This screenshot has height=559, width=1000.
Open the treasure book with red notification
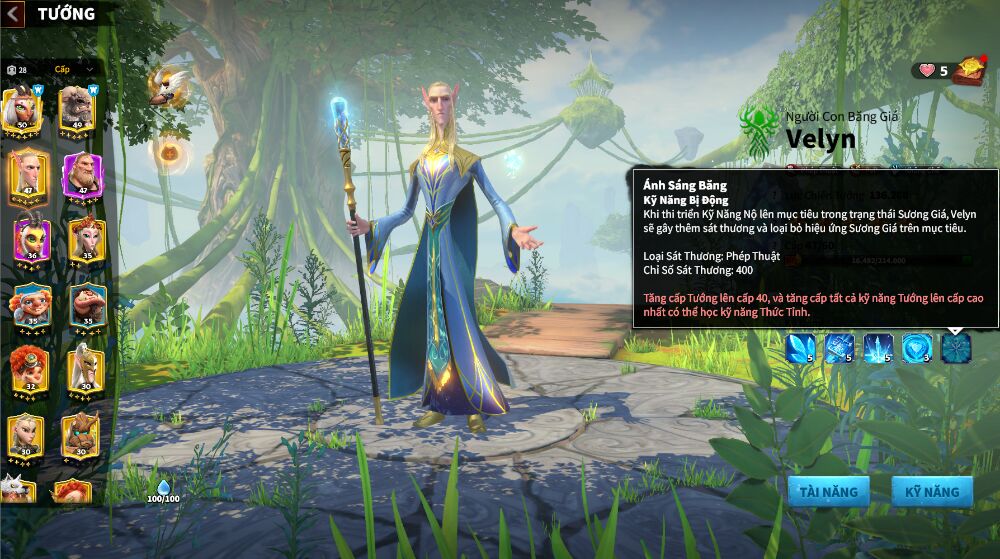pos(969,71)
